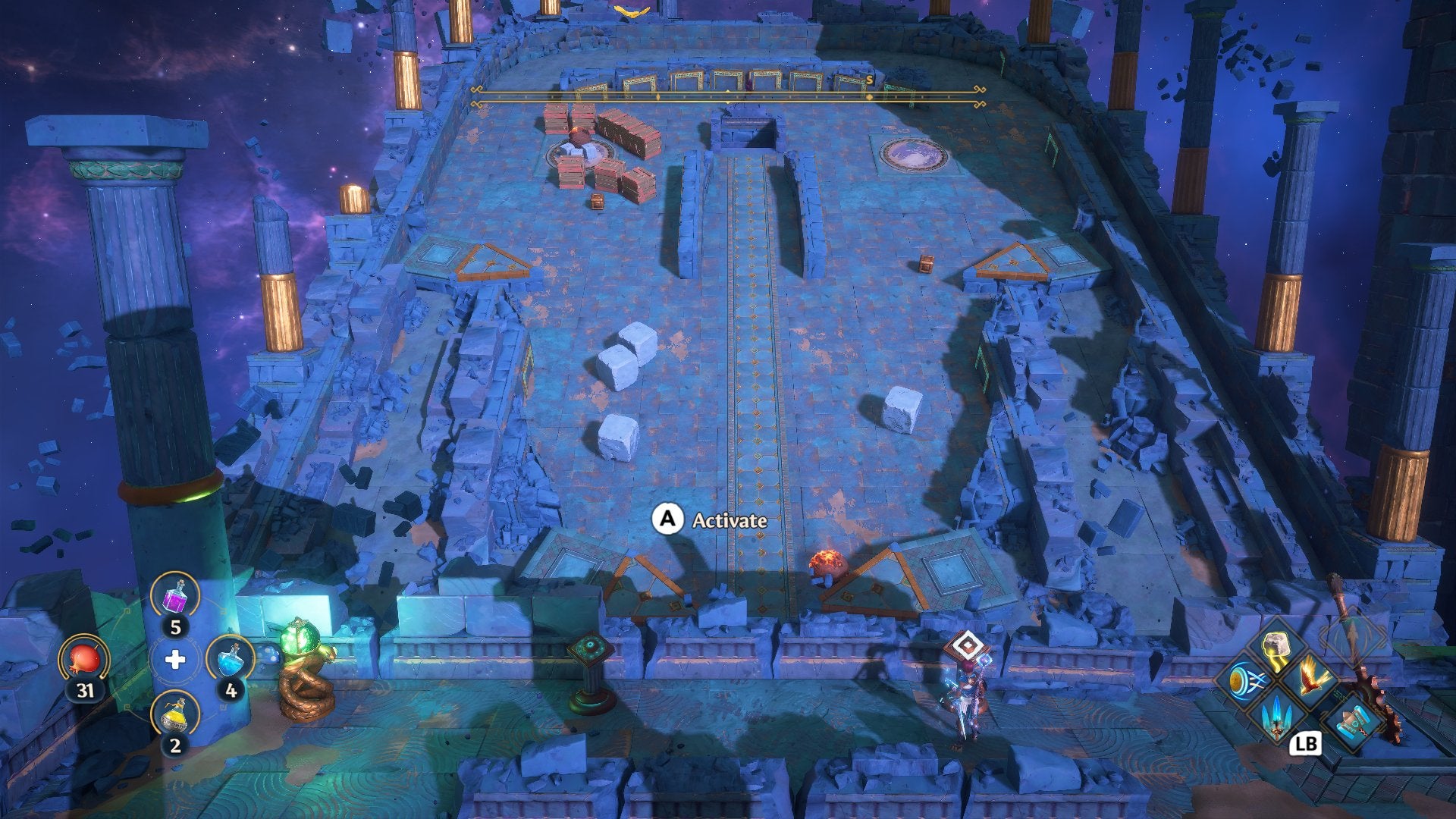This screenshot has height=819, width=1456.
Task: Click the S marker on the compass bar
Action: [869, 79]
